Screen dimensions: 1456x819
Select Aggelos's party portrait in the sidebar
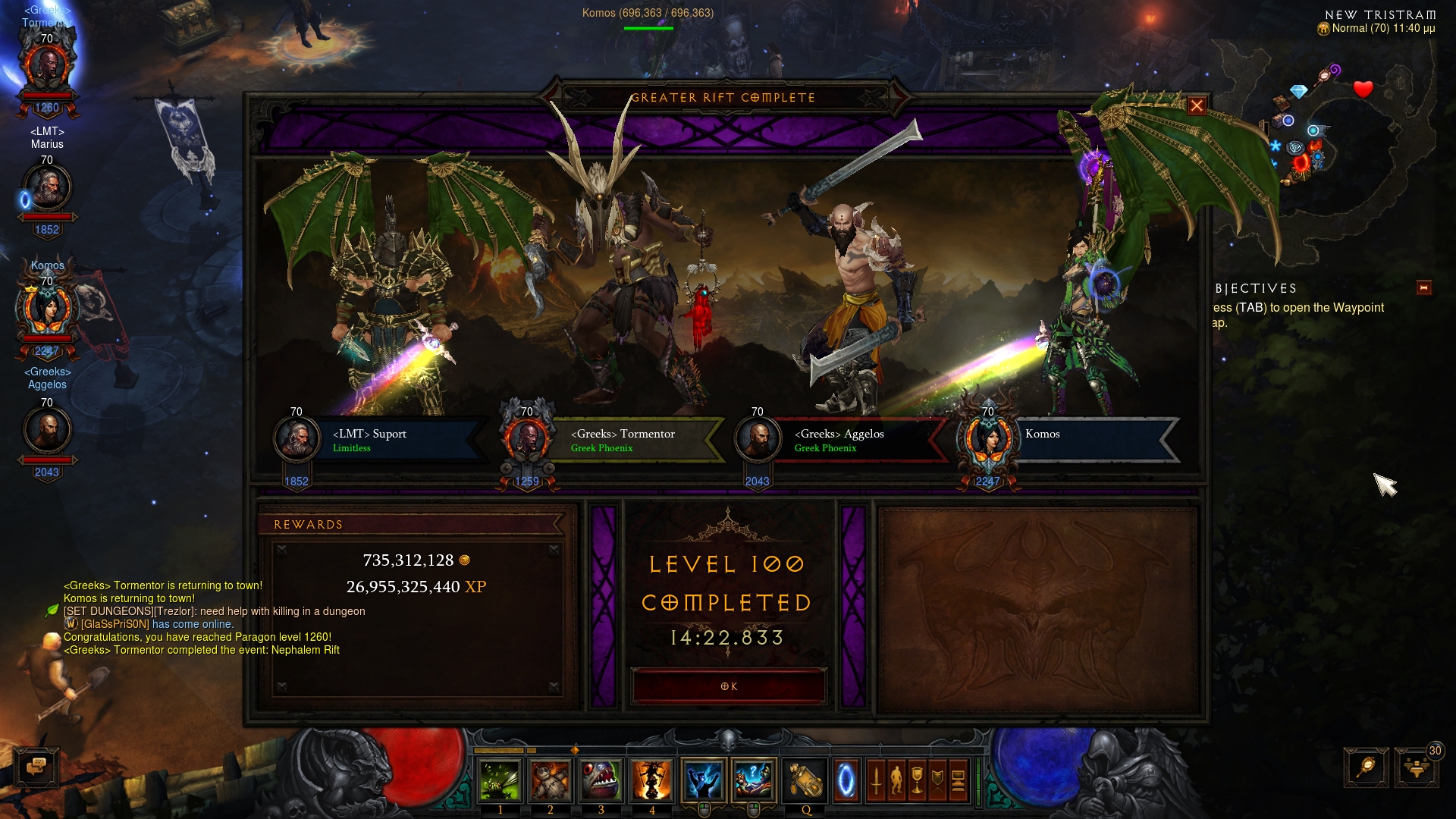(x=47, y=431)
